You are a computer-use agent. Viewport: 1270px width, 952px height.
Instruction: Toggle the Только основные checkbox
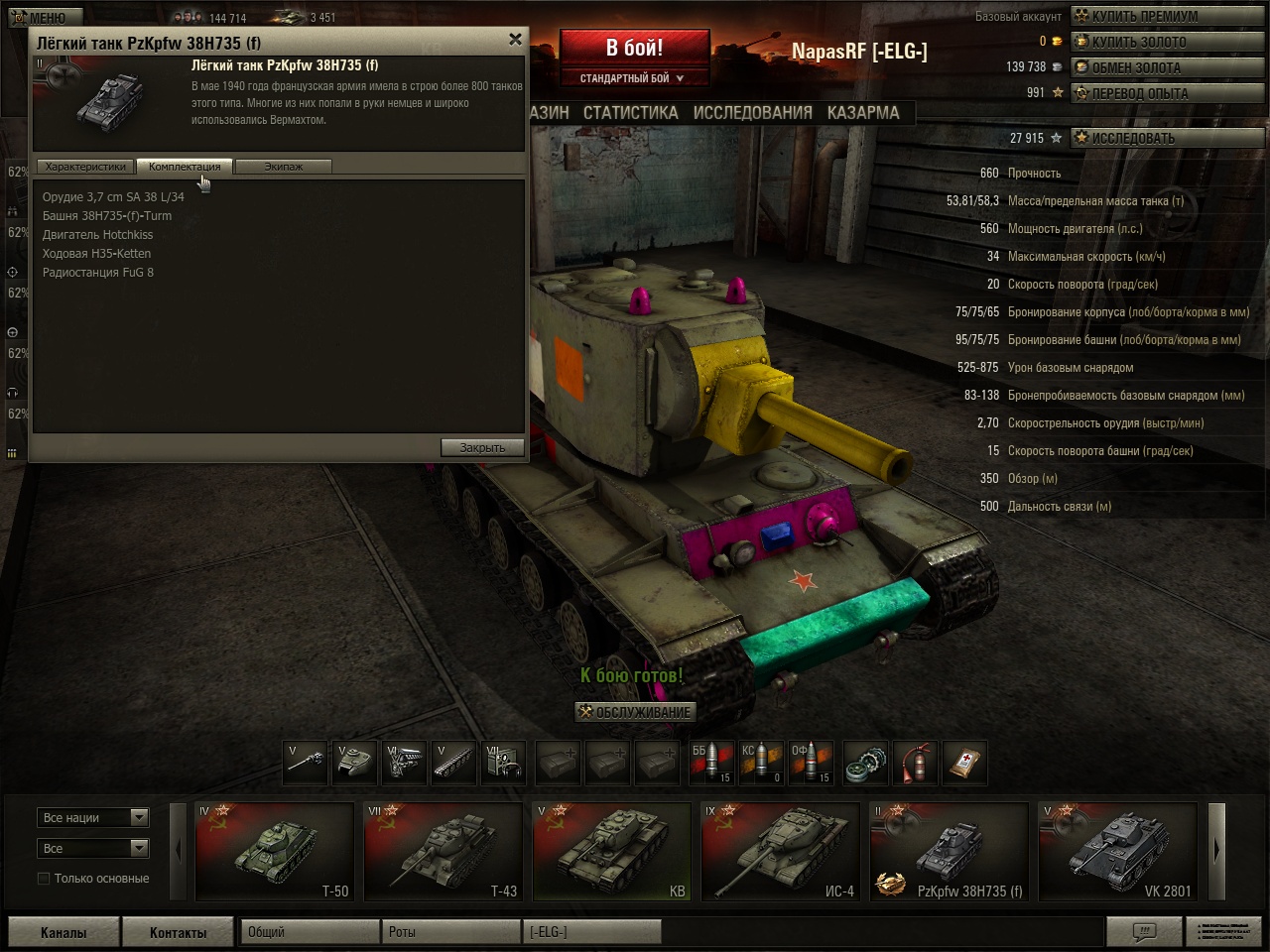[x=44, y=879]
